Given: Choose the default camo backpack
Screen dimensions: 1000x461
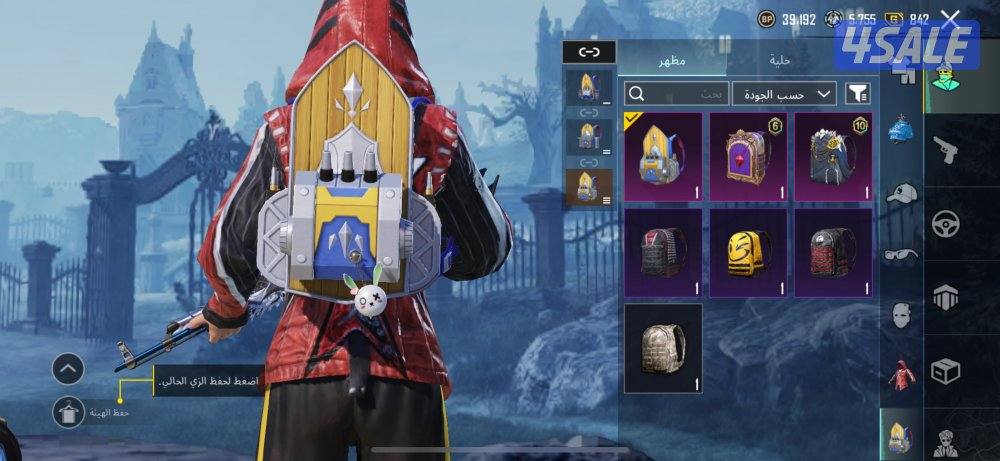Looking at the screenshot, I should click(663, 348).
